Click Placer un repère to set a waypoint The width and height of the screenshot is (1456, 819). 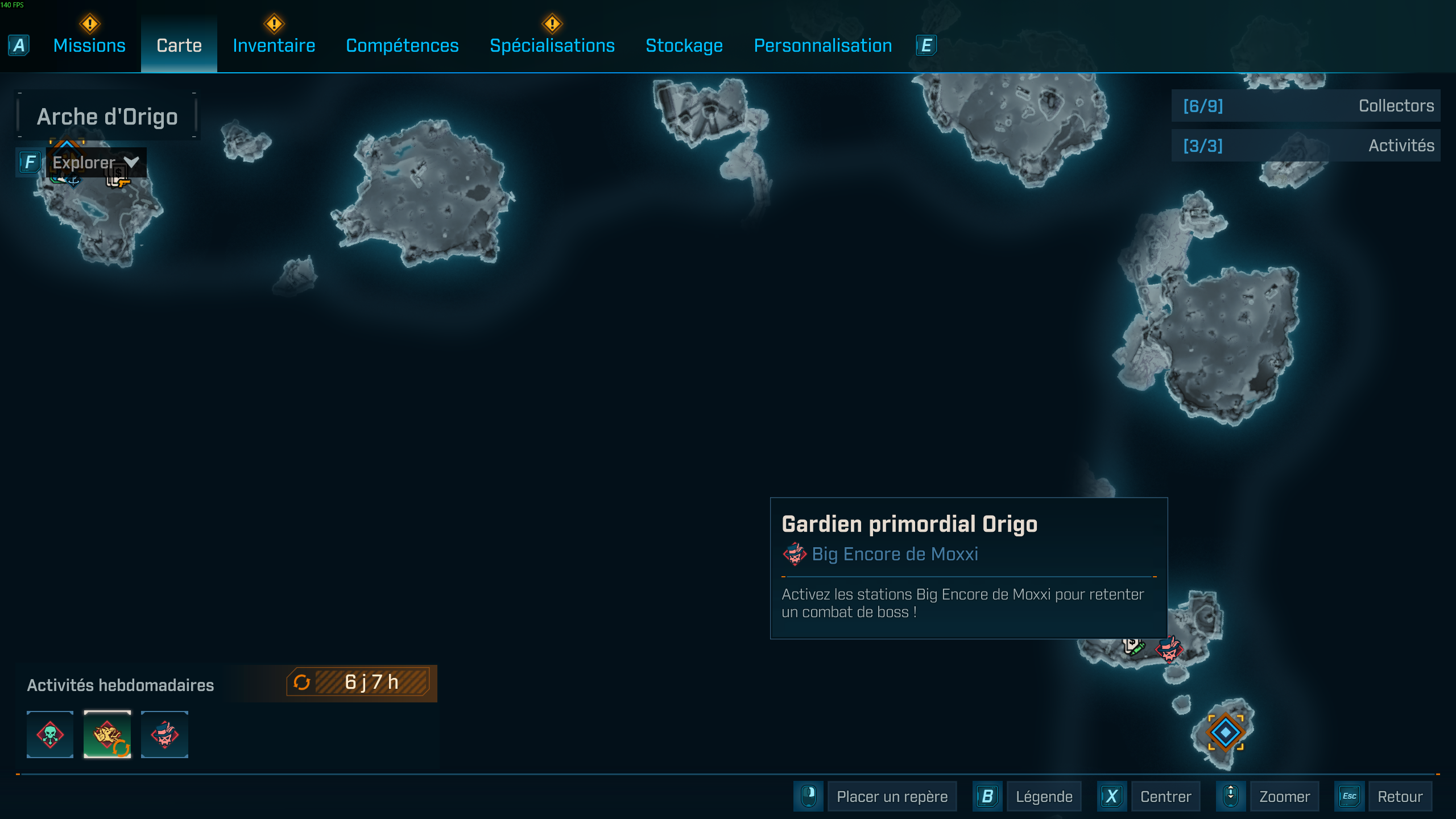[892, 796]
